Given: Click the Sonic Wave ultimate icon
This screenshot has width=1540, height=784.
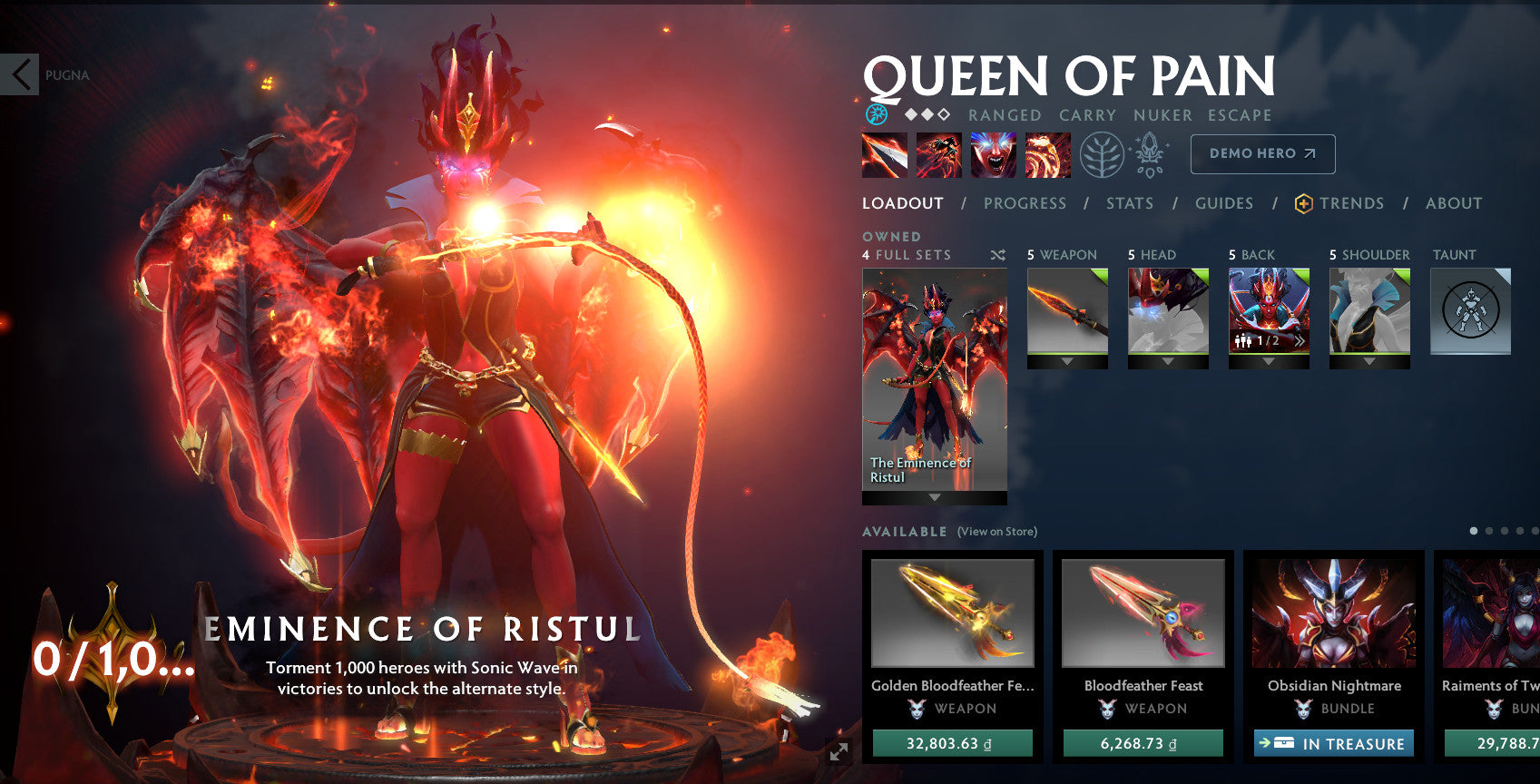Looking at the screenshot, I should 1048,153.
